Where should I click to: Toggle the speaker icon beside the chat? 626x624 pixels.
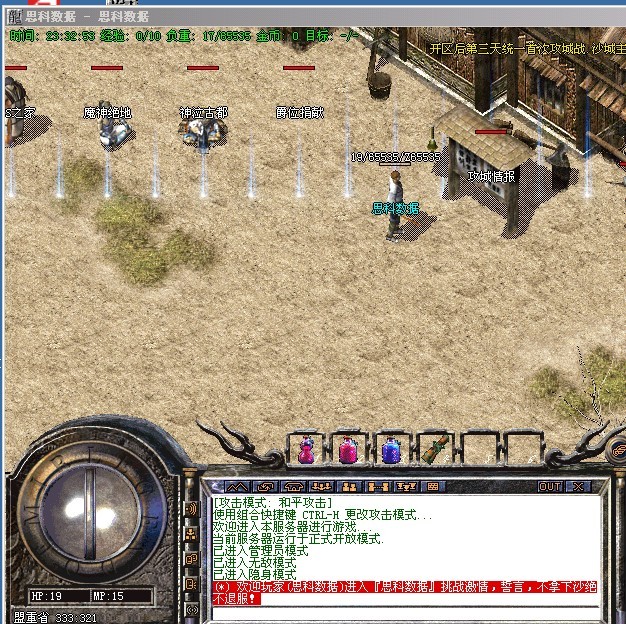coord(191,509)
